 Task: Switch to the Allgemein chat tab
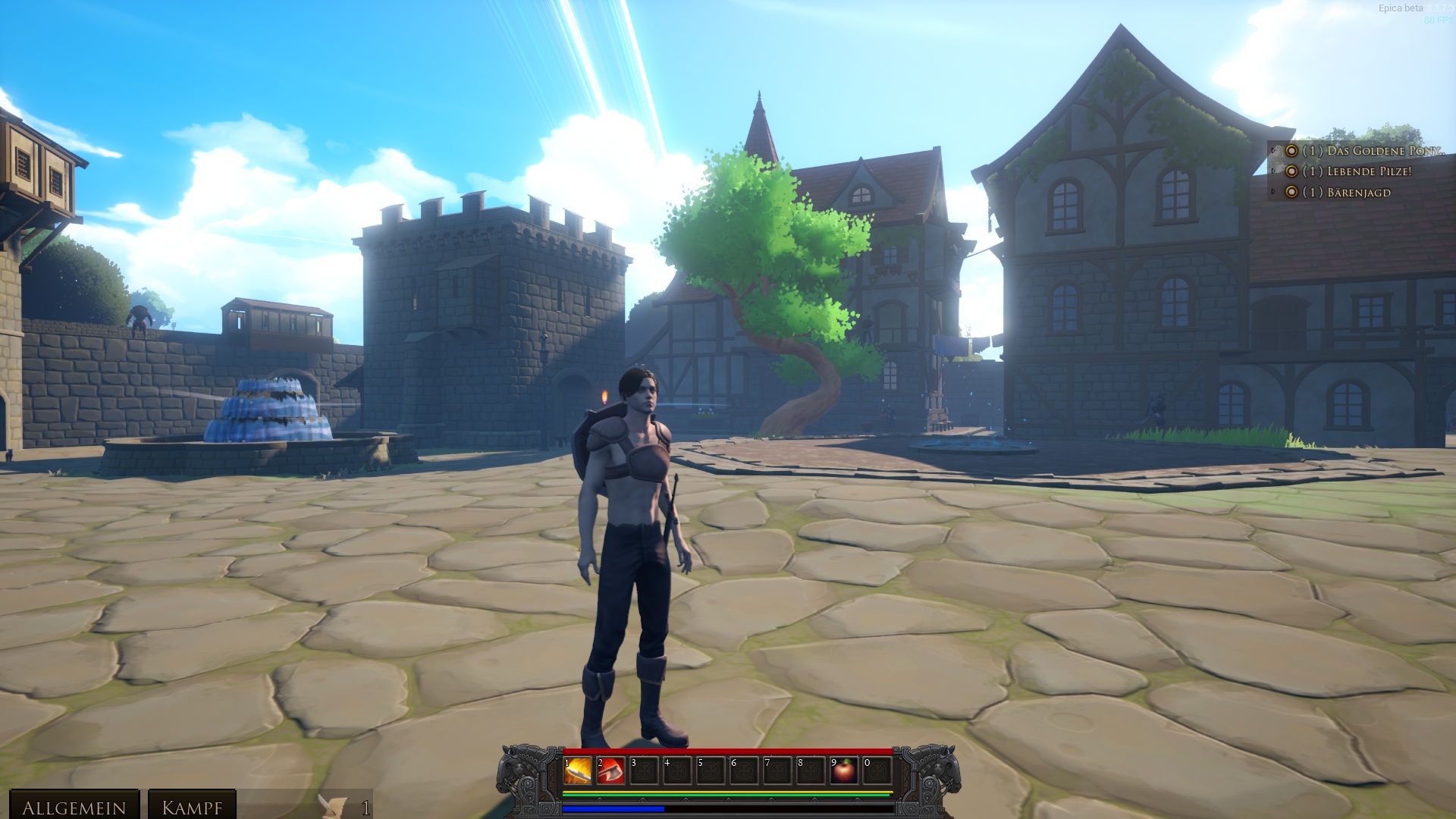point(74,807)
